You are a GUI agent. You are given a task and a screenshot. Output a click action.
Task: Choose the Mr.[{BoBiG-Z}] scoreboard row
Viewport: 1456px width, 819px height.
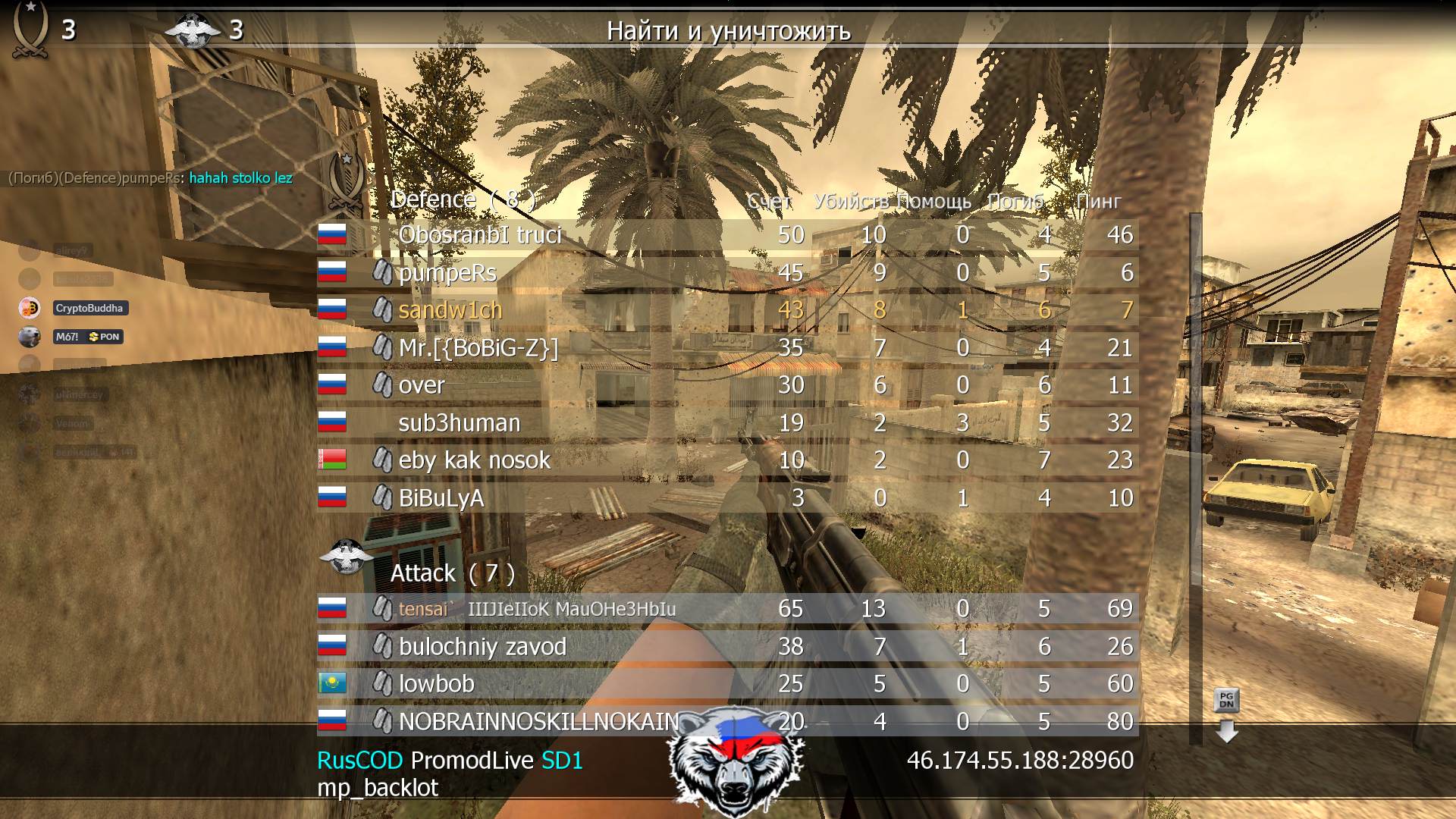tap(478, 348)
